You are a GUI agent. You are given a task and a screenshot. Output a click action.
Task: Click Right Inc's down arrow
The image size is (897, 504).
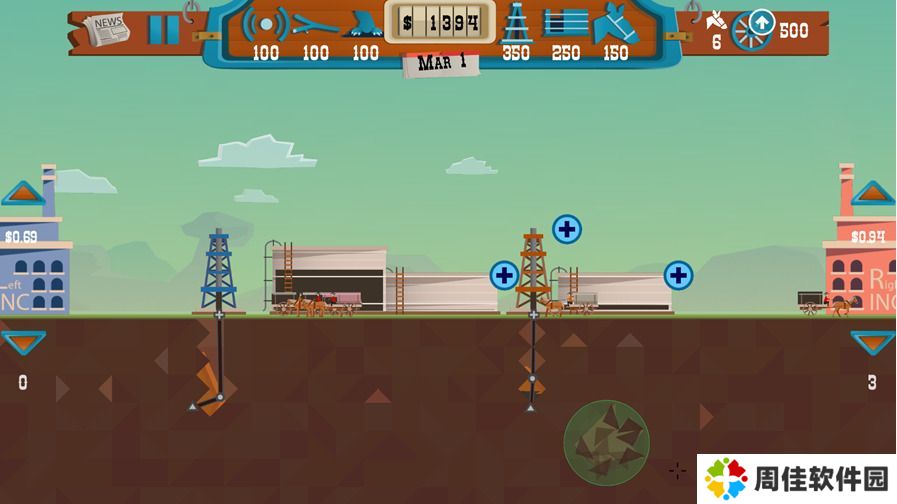point(872,343)
